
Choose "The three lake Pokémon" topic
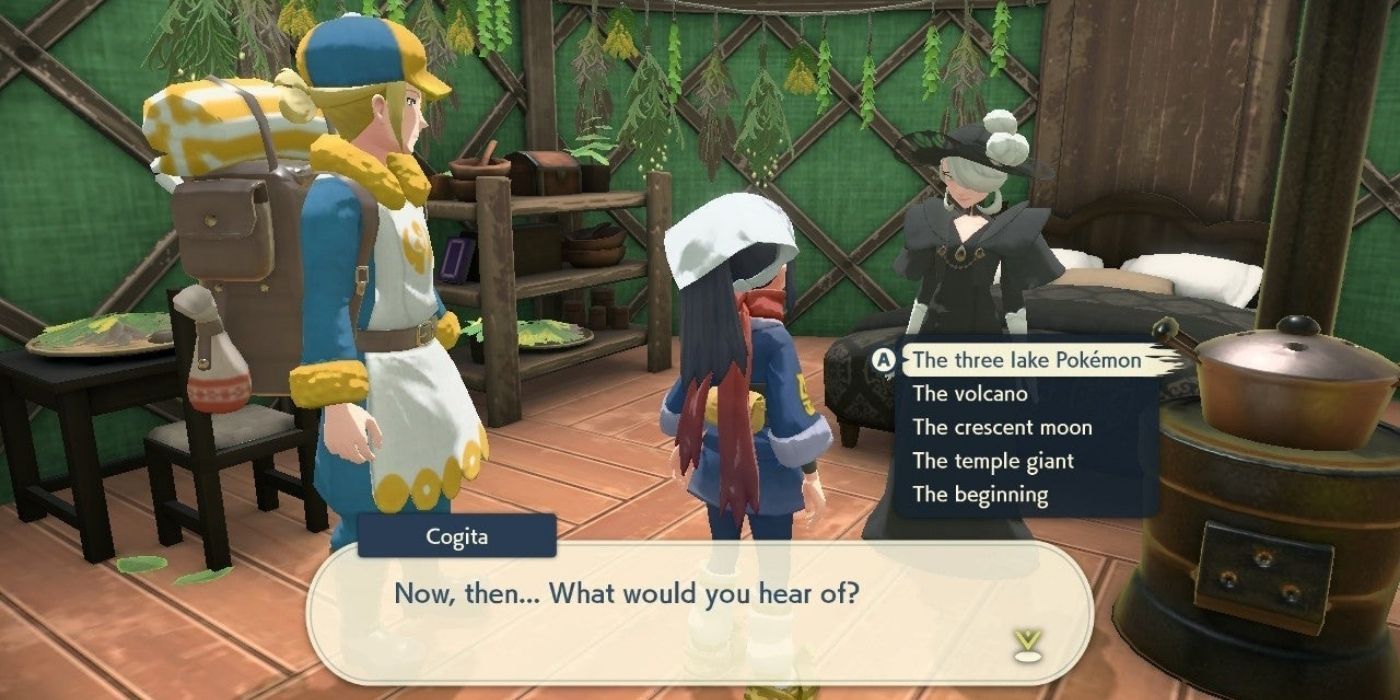point(1026,360)
